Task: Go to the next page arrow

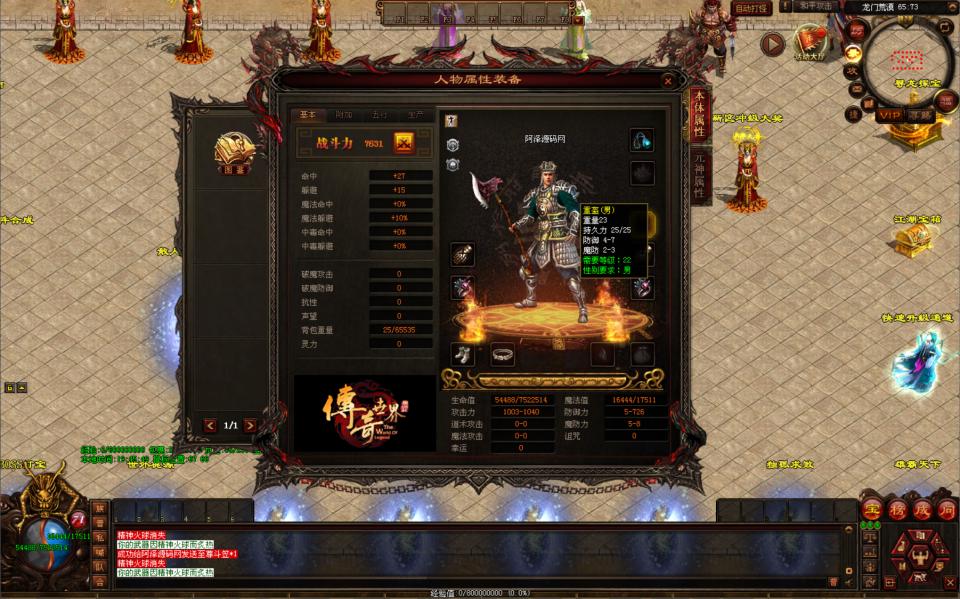Action: [249, 425]
